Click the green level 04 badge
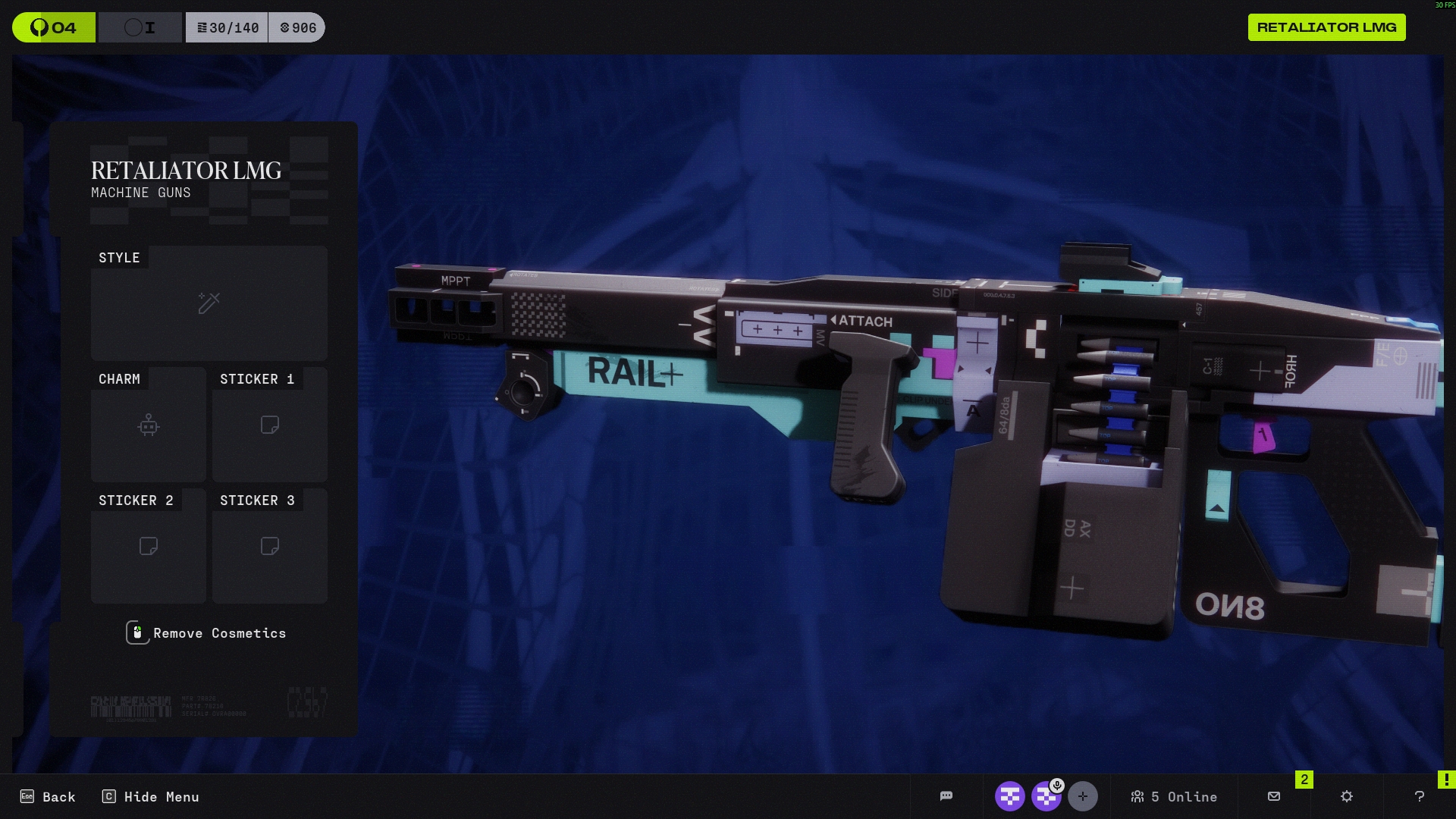 (x=54, y=28)
